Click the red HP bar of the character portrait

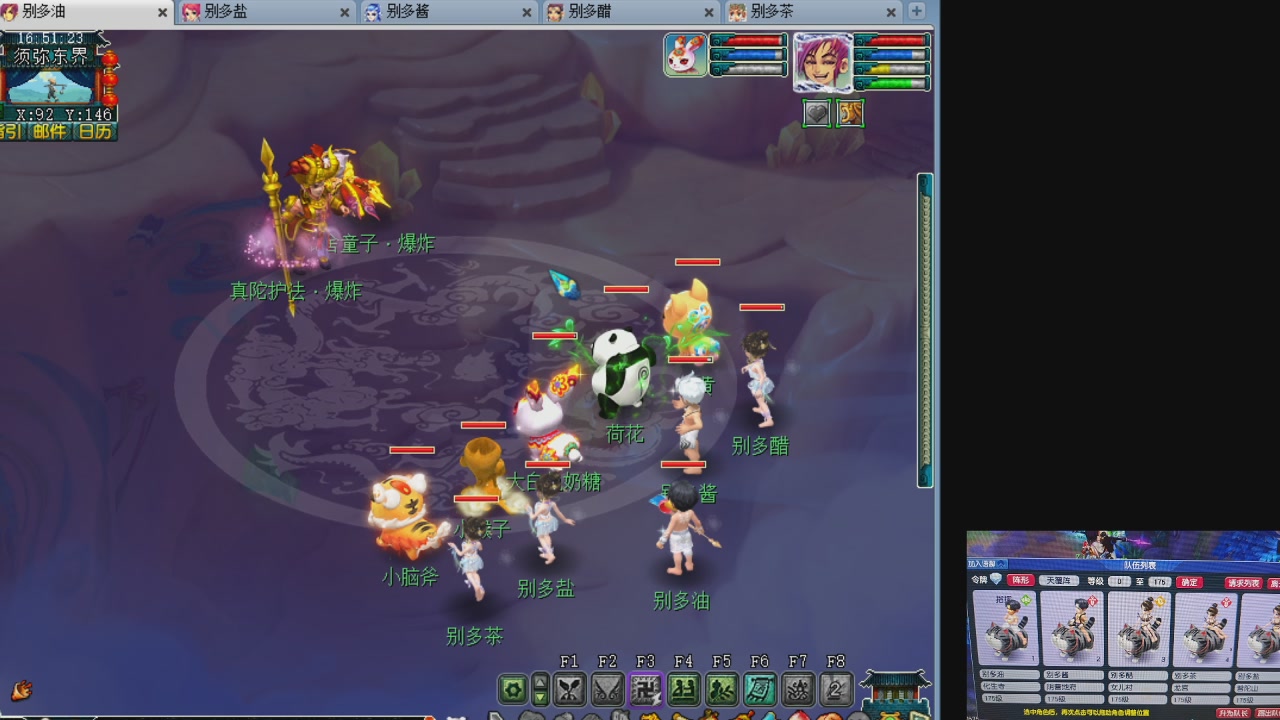click(896, 41)
